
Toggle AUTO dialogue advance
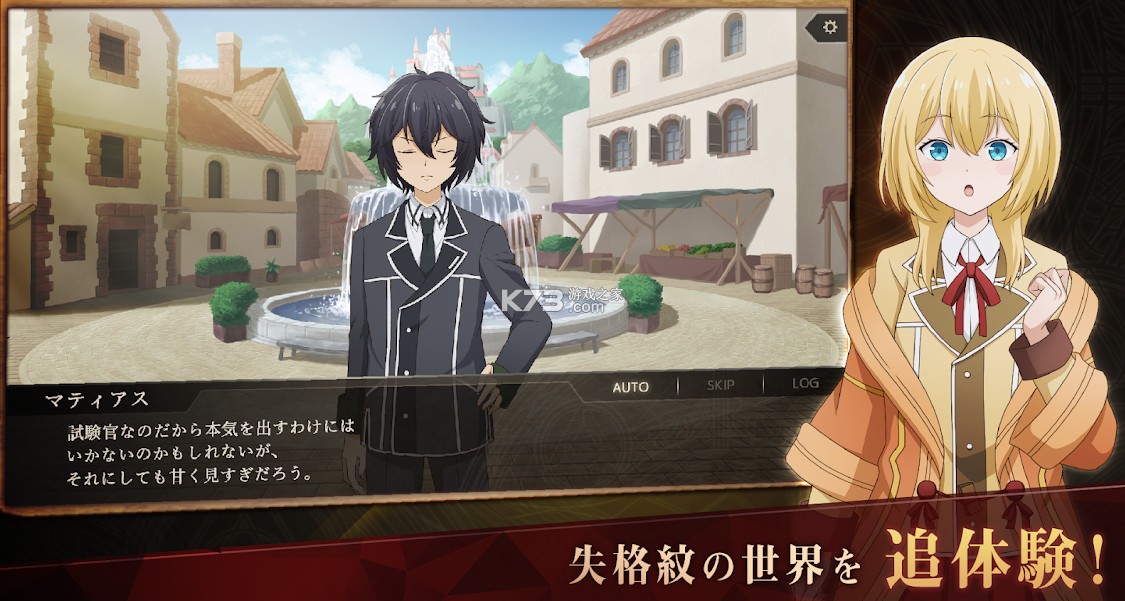click(630, 386)
